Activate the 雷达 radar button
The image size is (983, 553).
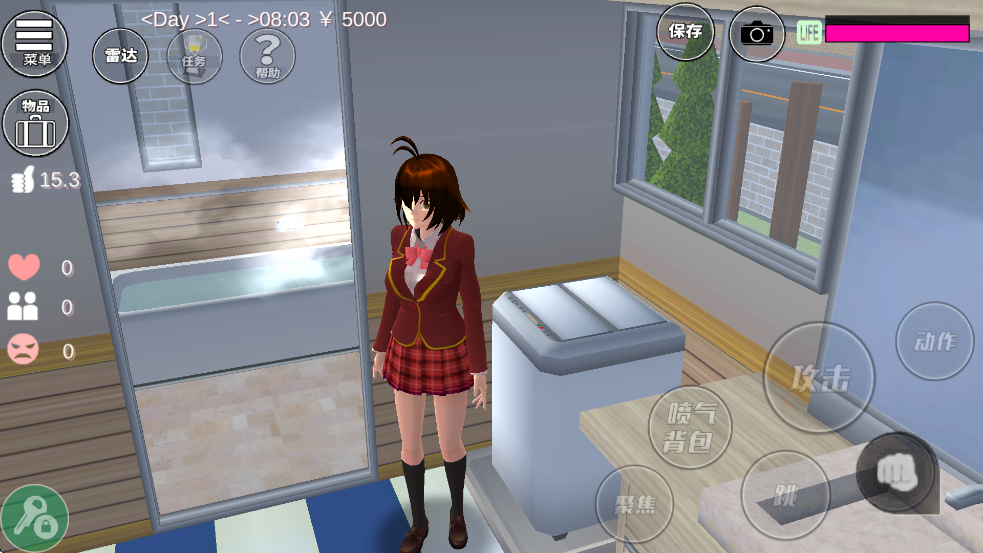(x=120, y=56)
